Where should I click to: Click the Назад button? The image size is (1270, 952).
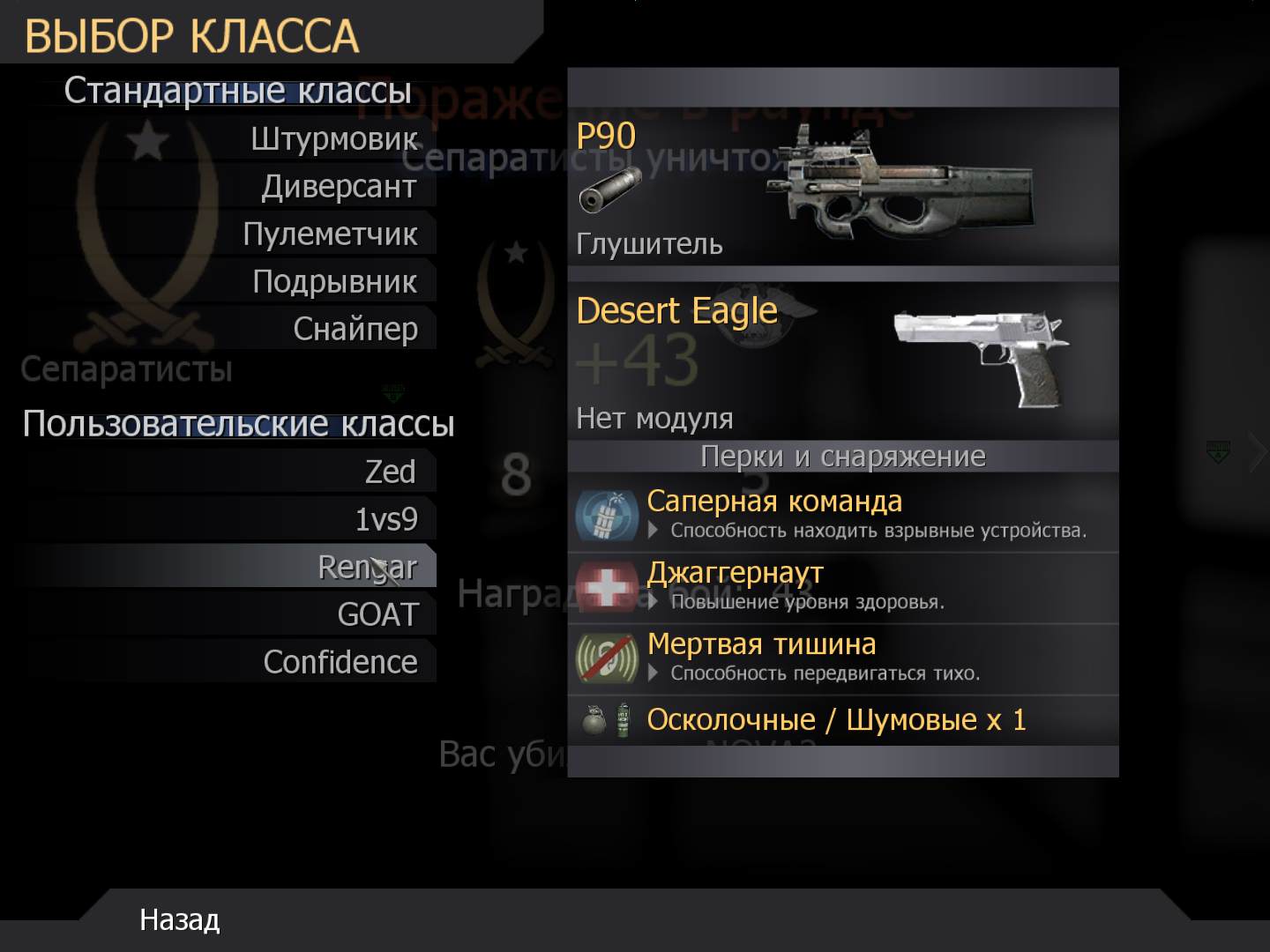178,920
